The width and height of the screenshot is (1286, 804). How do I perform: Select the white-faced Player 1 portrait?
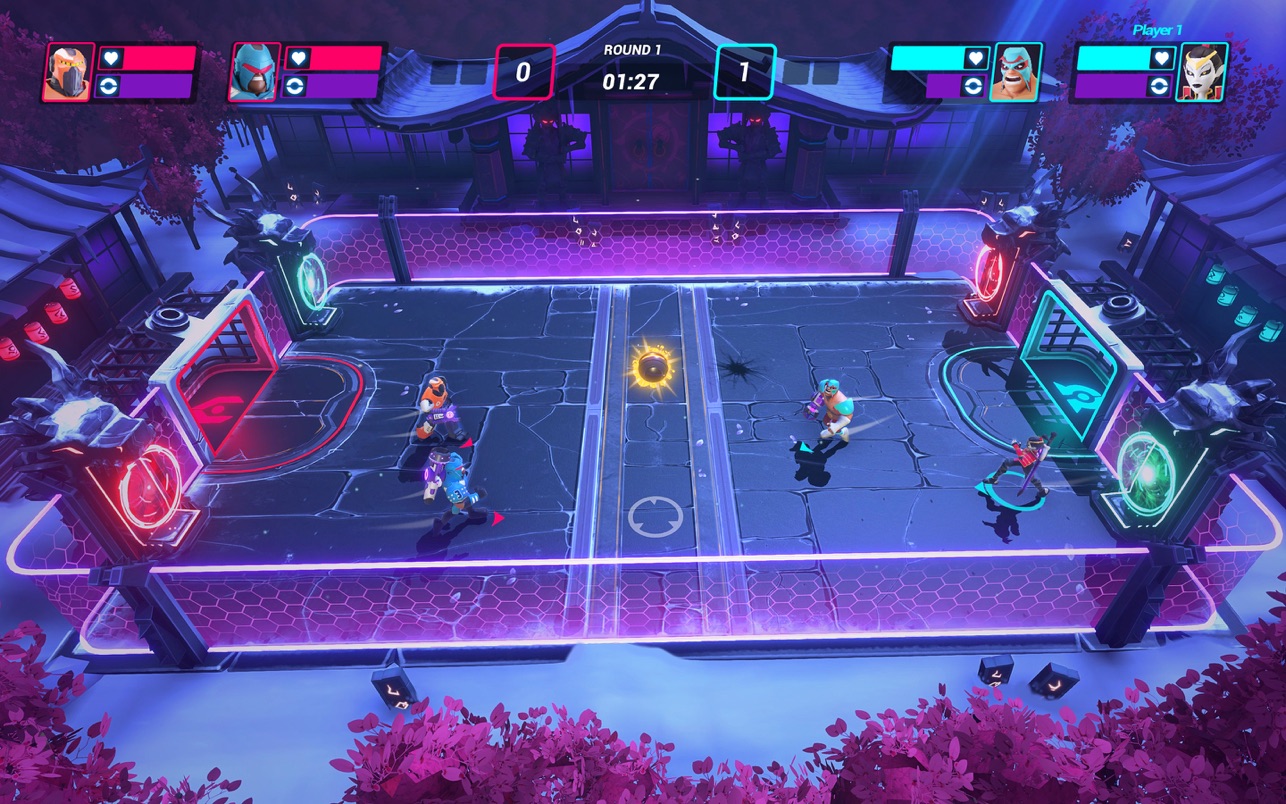(1202, 72)
